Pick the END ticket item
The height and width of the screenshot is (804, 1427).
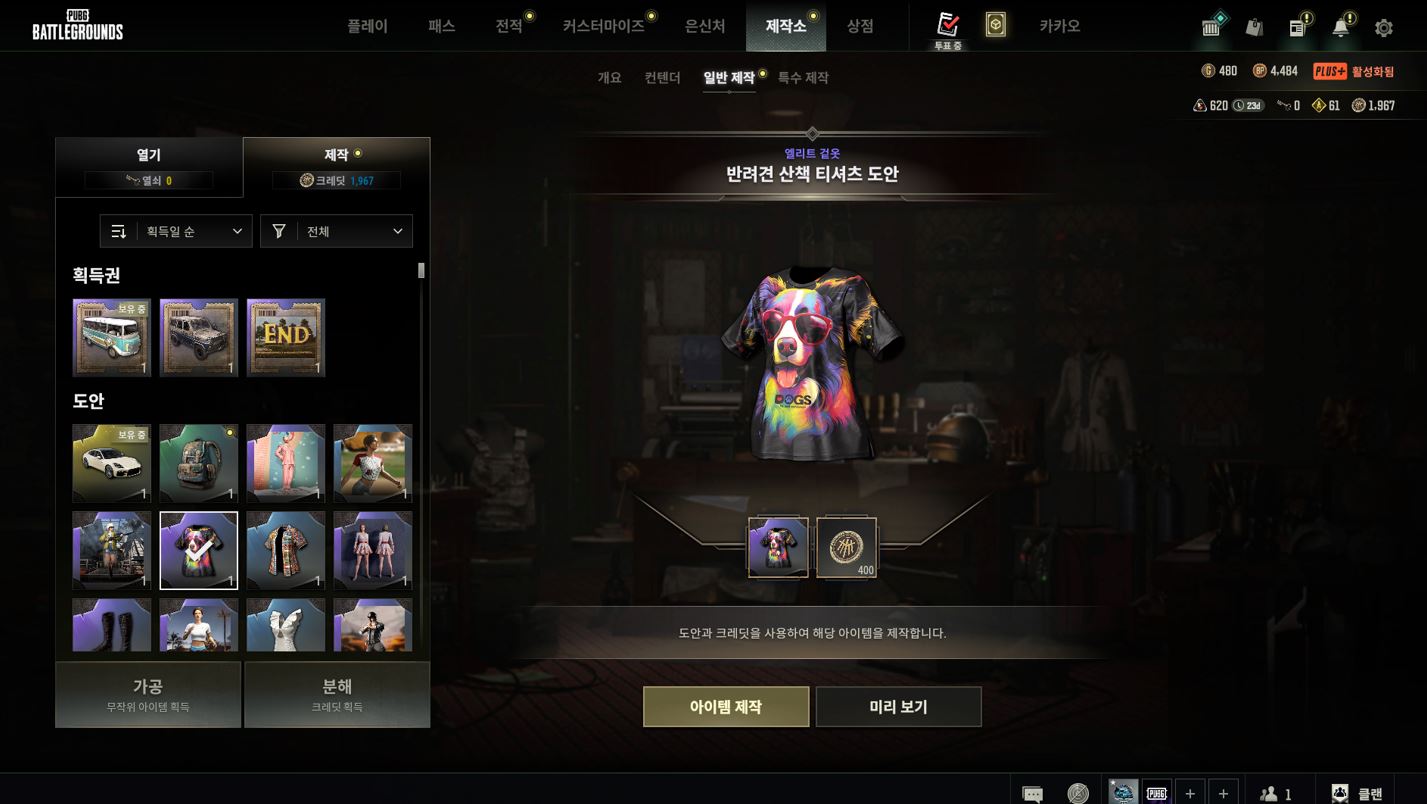(286, 337)
